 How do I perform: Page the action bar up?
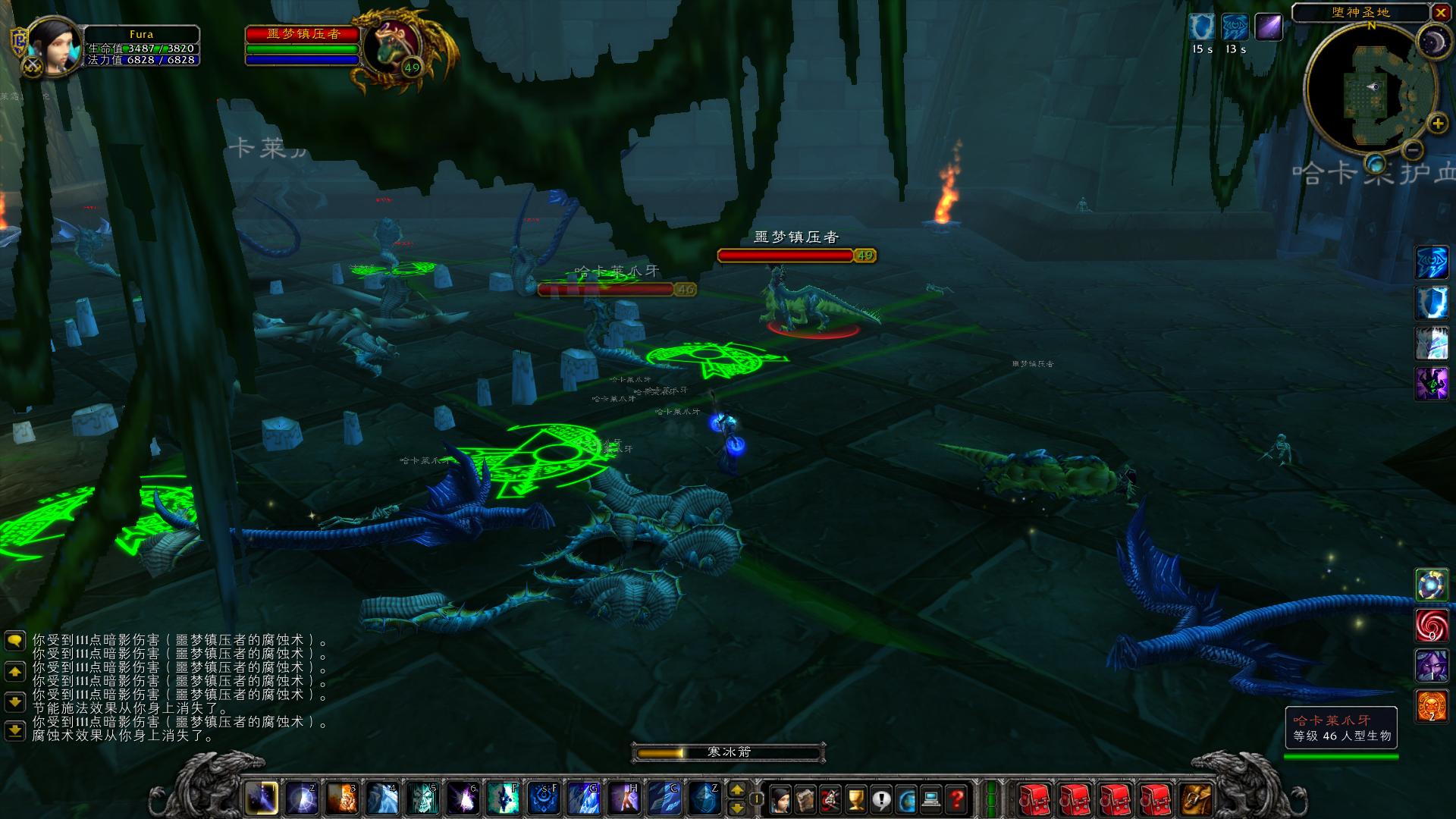736,790
